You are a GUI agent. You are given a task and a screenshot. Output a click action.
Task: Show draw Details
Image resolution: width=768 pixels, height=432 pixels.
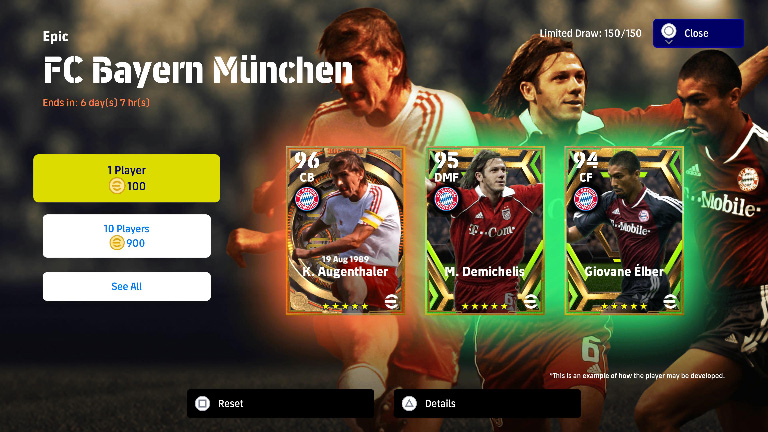pos(487,404)
